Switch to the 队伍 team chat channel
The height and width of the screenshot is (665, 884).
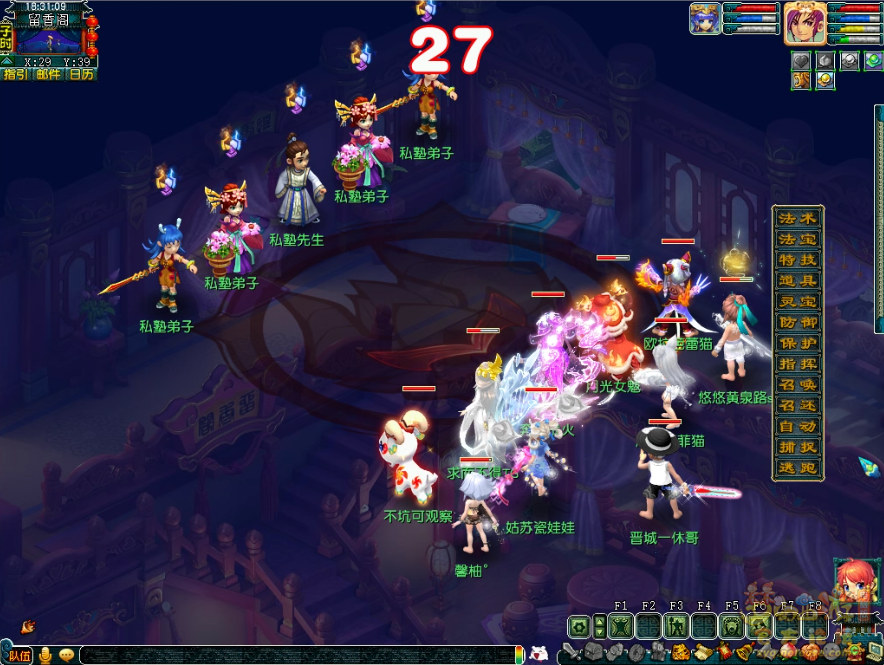[x=19, y=655]
